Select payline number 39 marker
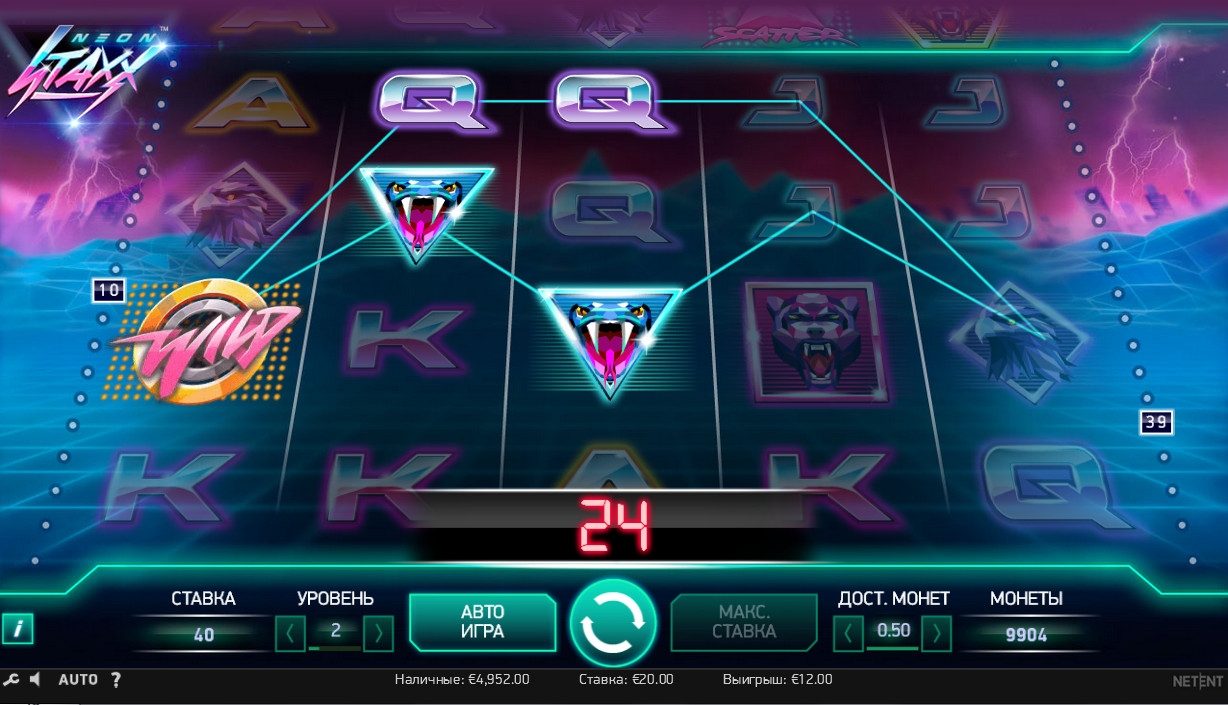This screenshot has height=705, width=1228. pos(1156,423)
